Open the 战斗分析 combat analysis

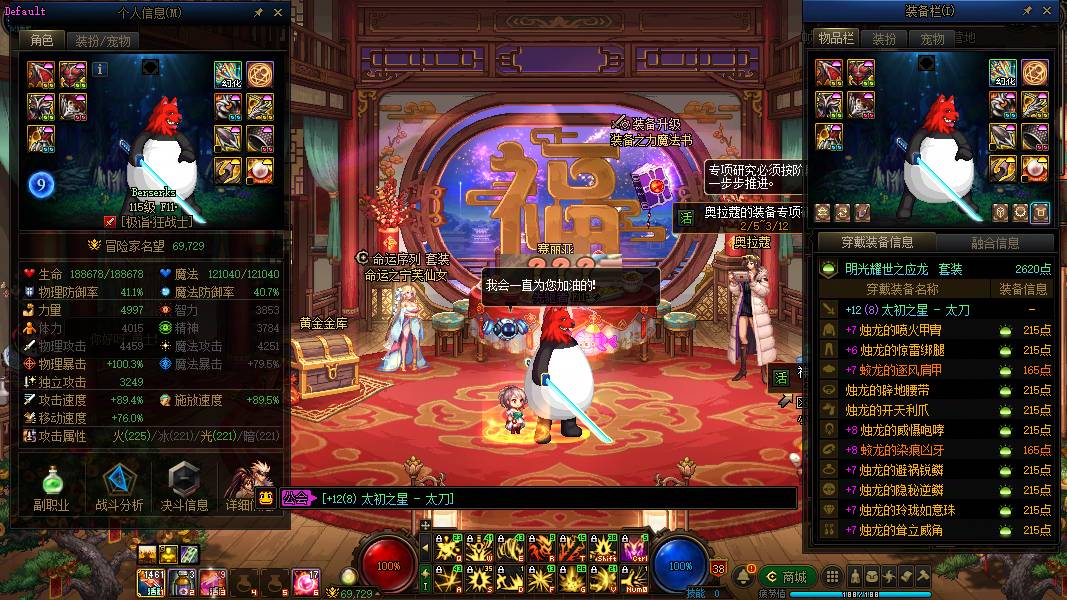pyautogui.click(x=119, y=489)
